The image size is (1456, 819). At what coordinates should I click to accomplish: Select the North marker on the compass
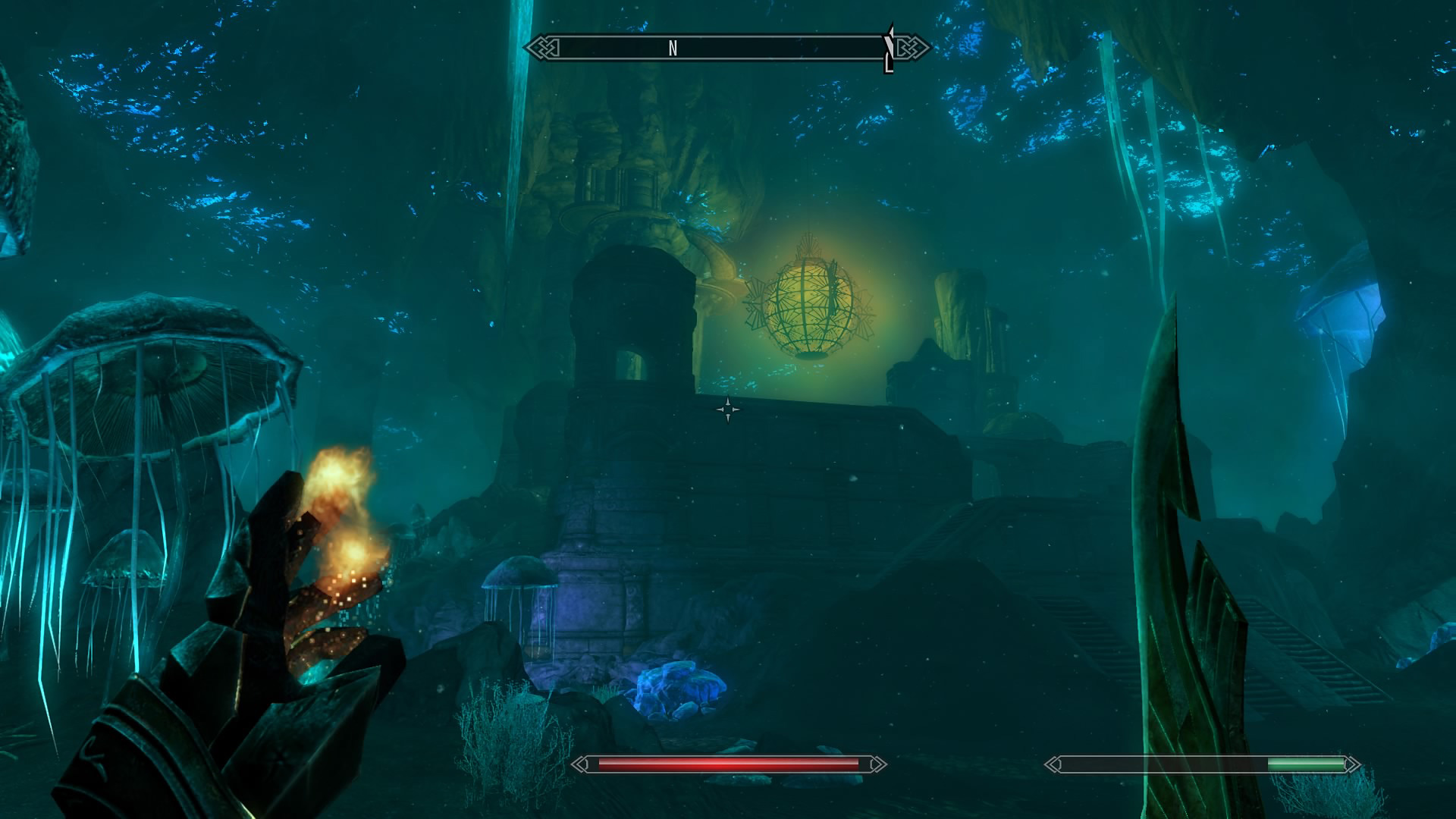(673, 49)
